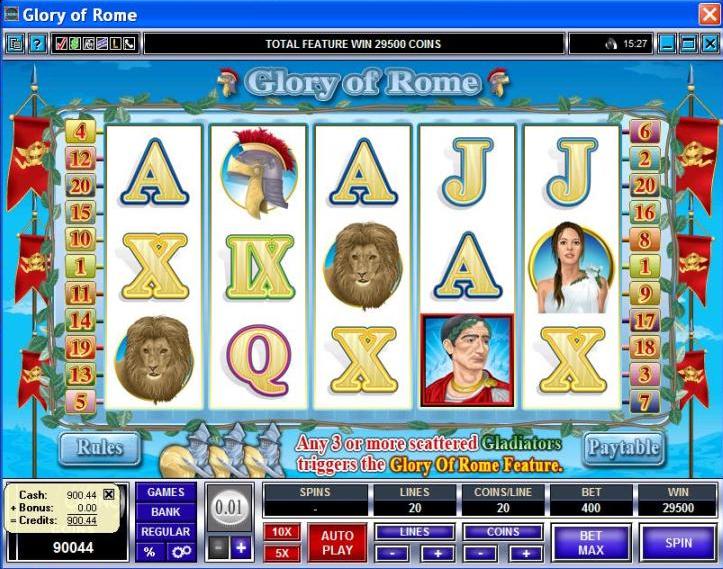Viewport: 723px width, 569px height.
Task: Decrease coins per line with minus
Action: [481, 553]
